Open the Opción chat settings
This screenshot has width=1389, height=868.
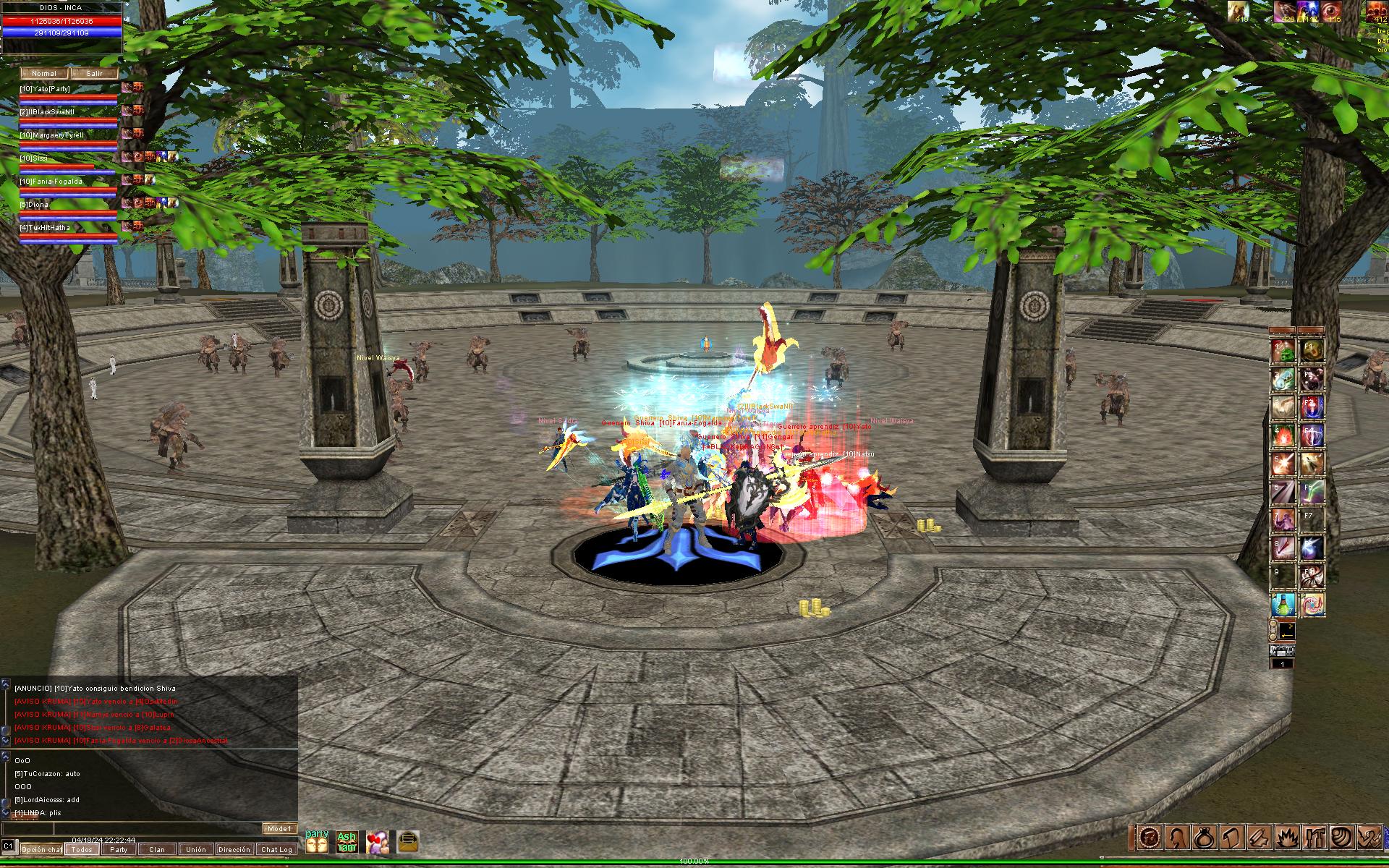click(x=41, y=850)
